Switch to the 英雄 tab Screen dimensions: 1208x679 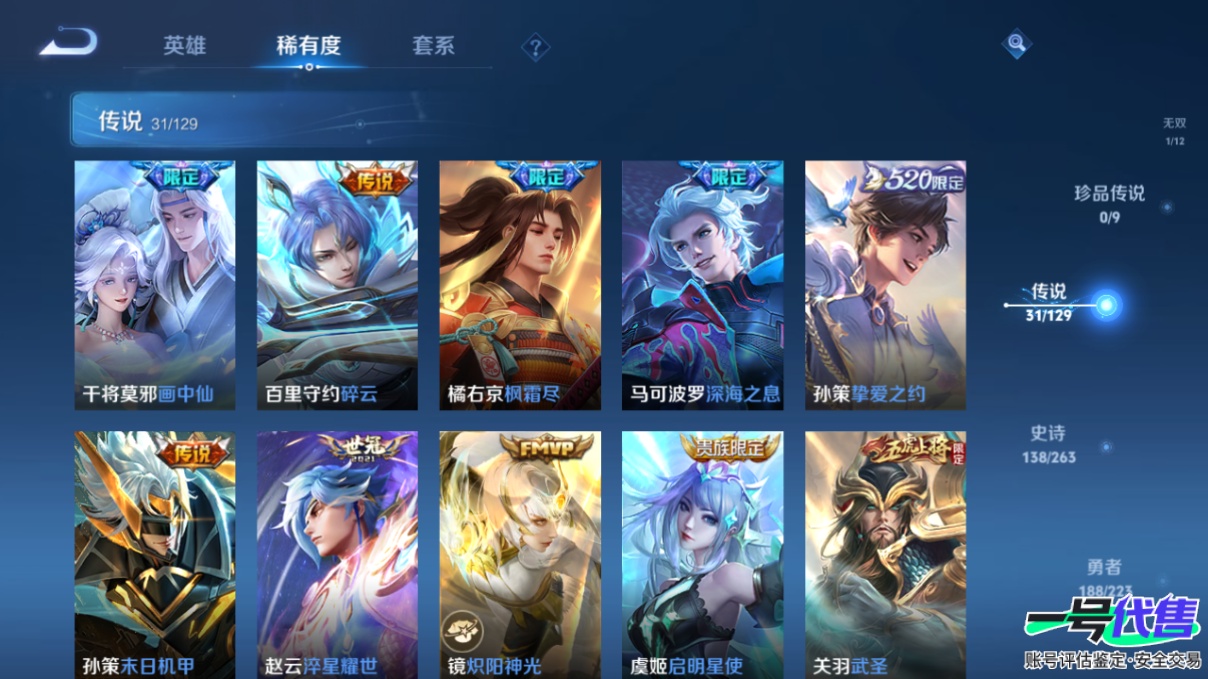coord(185,46)
